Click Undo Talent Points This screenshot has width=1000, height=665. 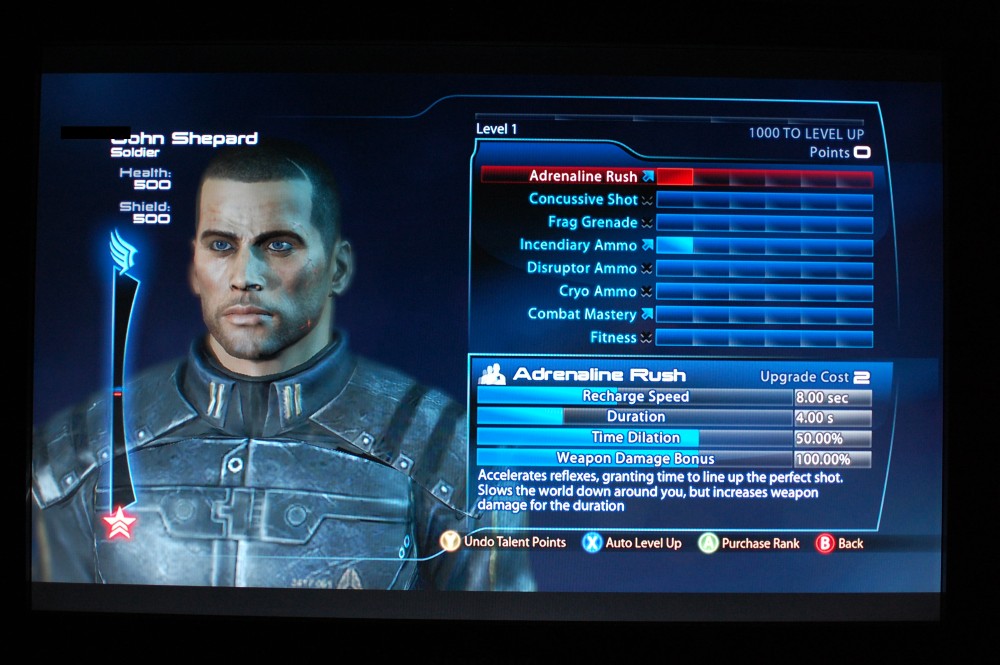tap(503, 542)
